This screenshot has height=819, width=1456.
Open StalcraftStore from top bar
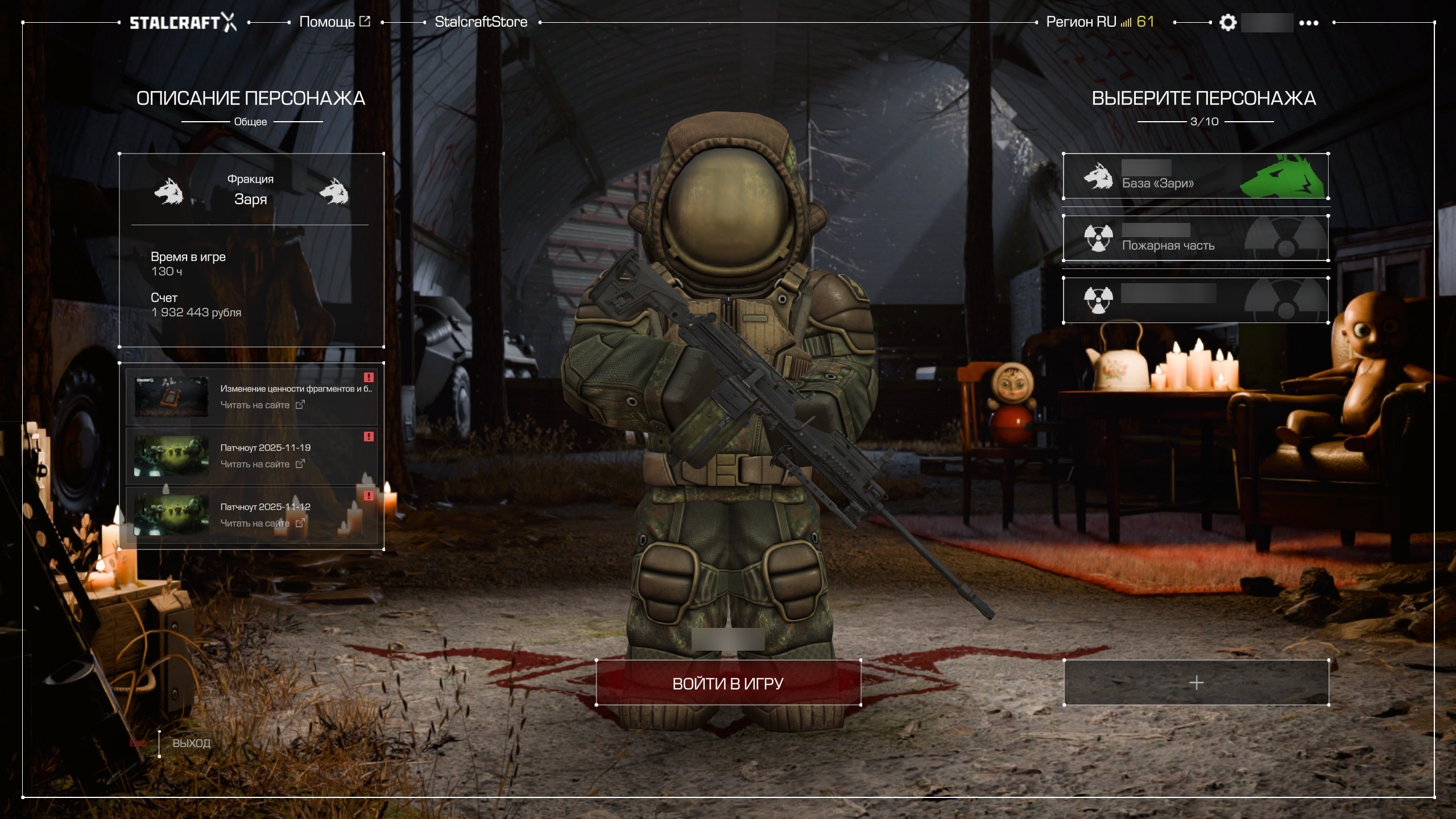point(481,22)
